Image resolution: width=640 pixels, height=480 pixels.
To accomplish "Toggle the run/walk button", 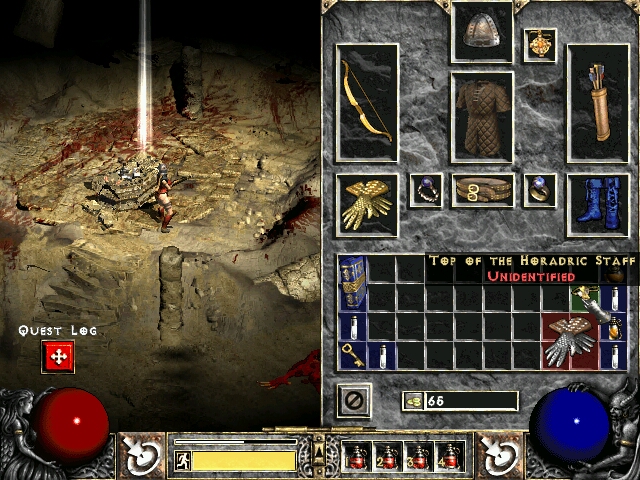I will pyautogui.click(x=182, y=460).
